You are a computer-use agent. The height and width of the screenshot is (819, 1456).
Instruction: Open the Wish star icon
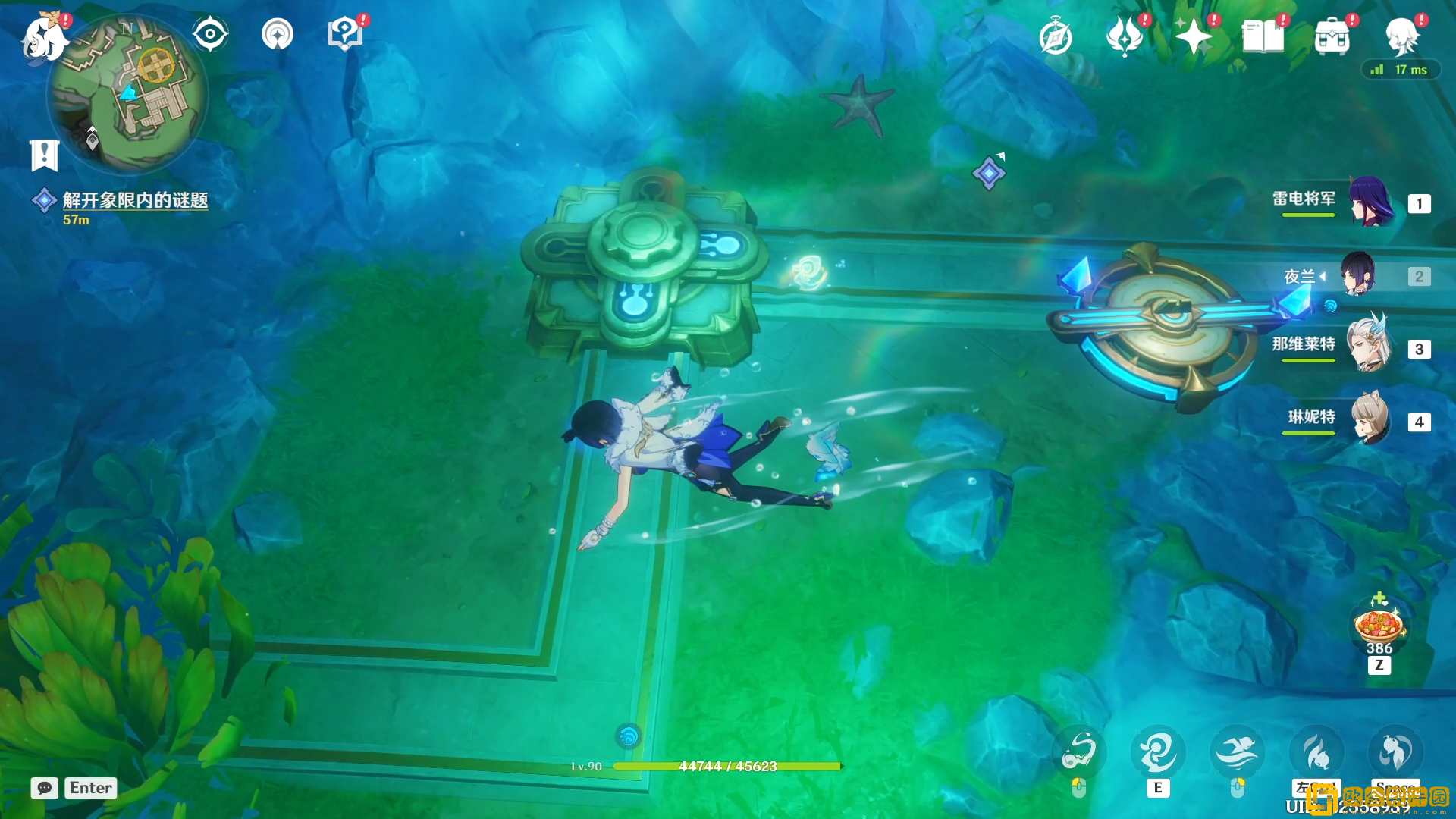pos(1193,36)
